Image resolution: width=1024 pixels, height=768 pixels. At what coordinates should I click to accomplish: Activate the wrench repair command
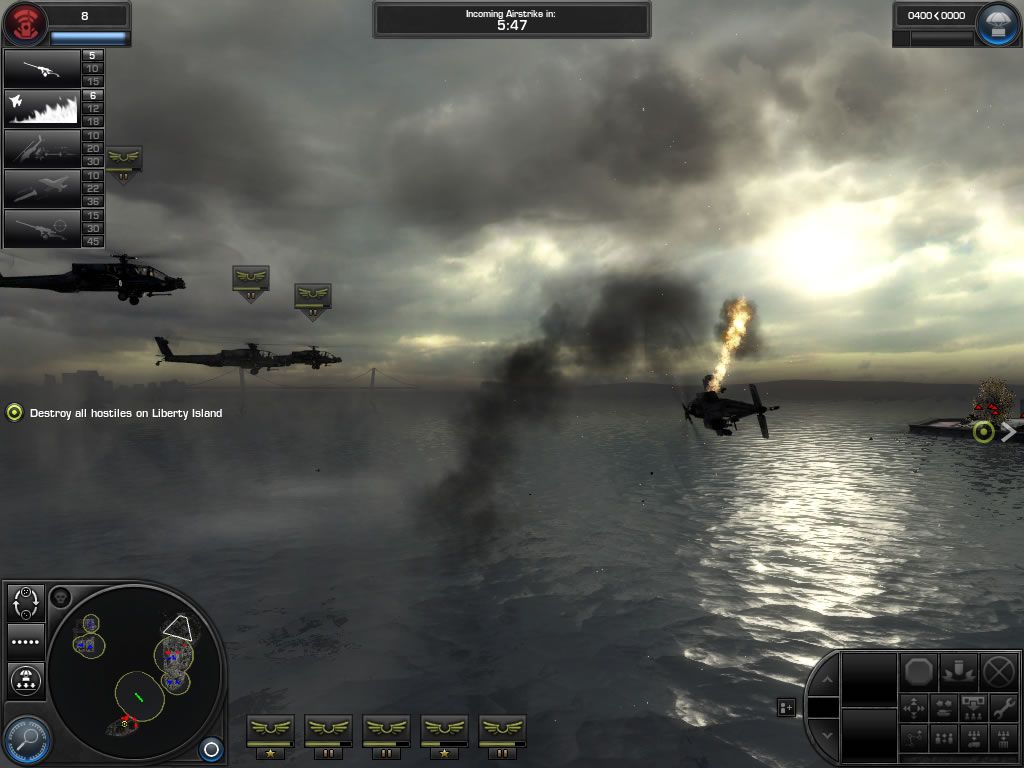pos(1001,708)
